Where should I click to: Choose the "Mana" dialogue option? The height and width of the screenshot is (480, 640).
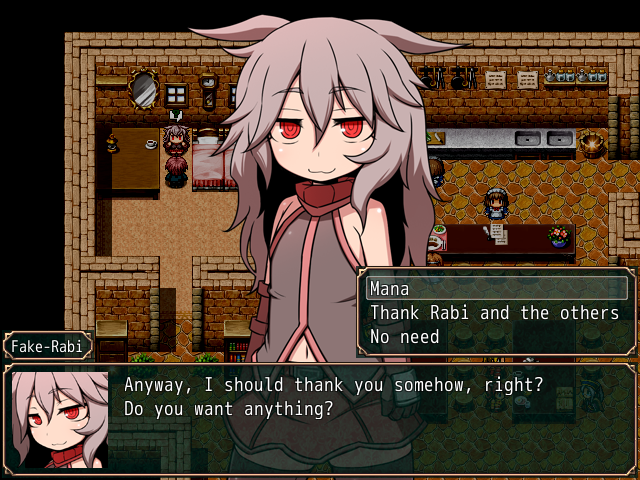[x=495, y=289]
